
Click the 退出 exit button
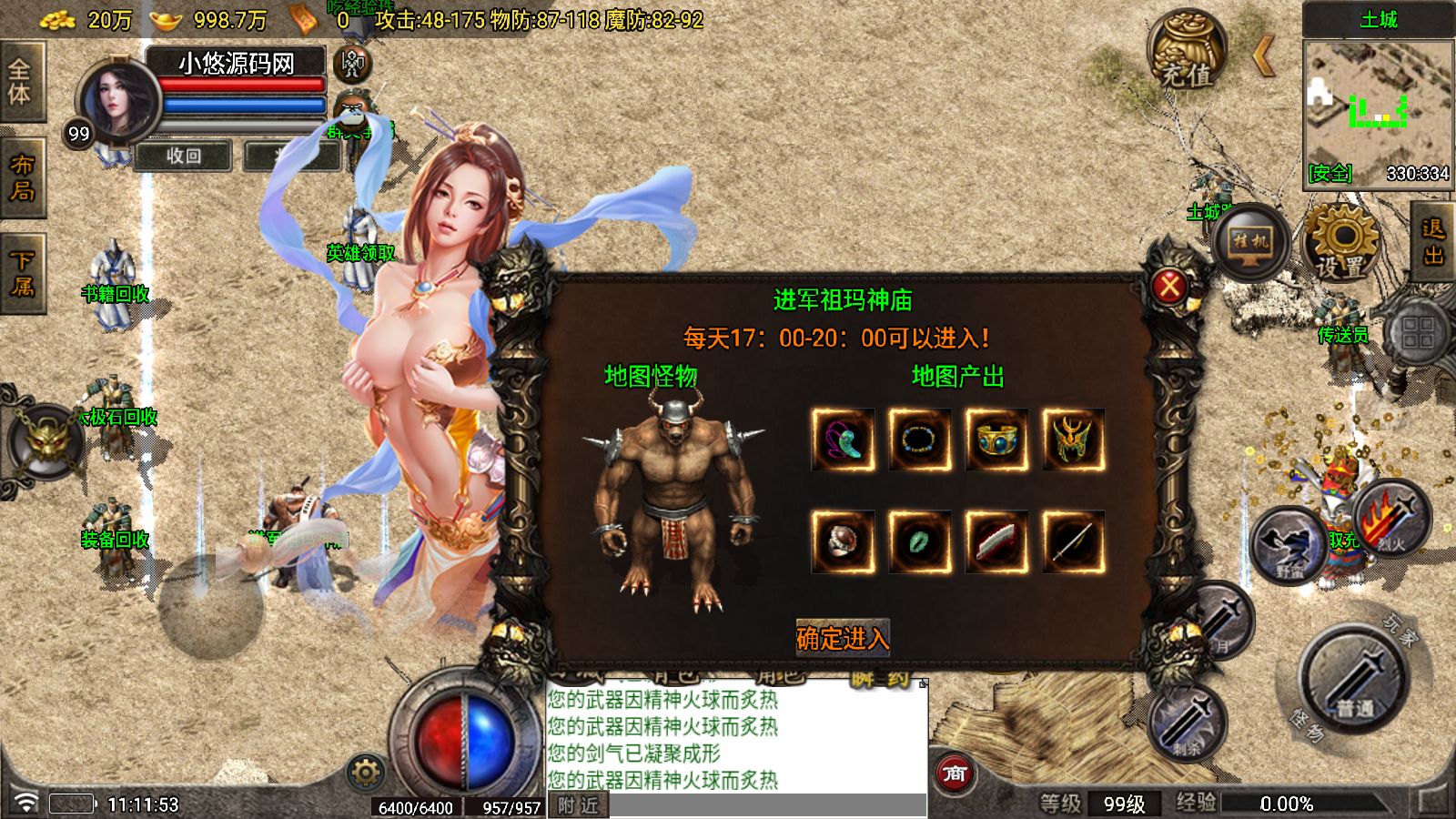pyautogui.click(x=1433, y=242)
